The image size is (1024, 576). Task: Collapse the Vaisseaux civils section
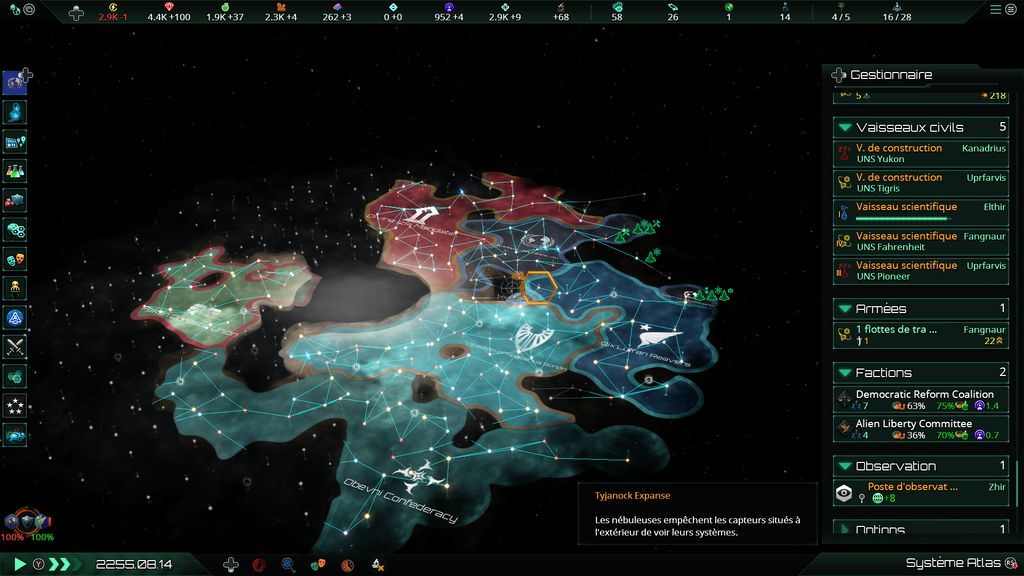pos(845,128)
